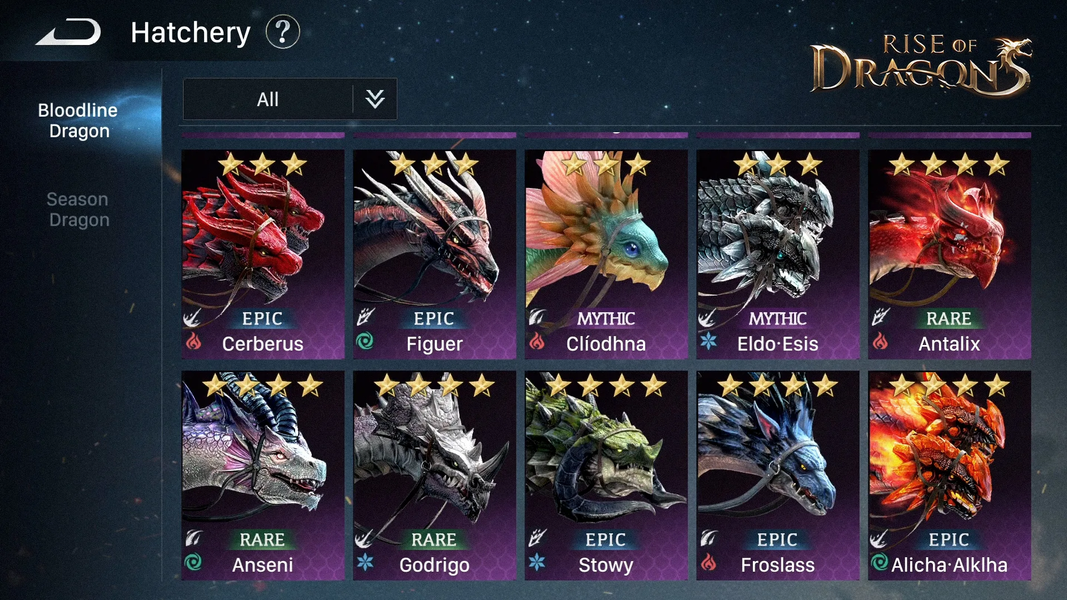Select the Figuer dragon card
The width and height of the screenshot is (1067, 600).
(435, 254)
